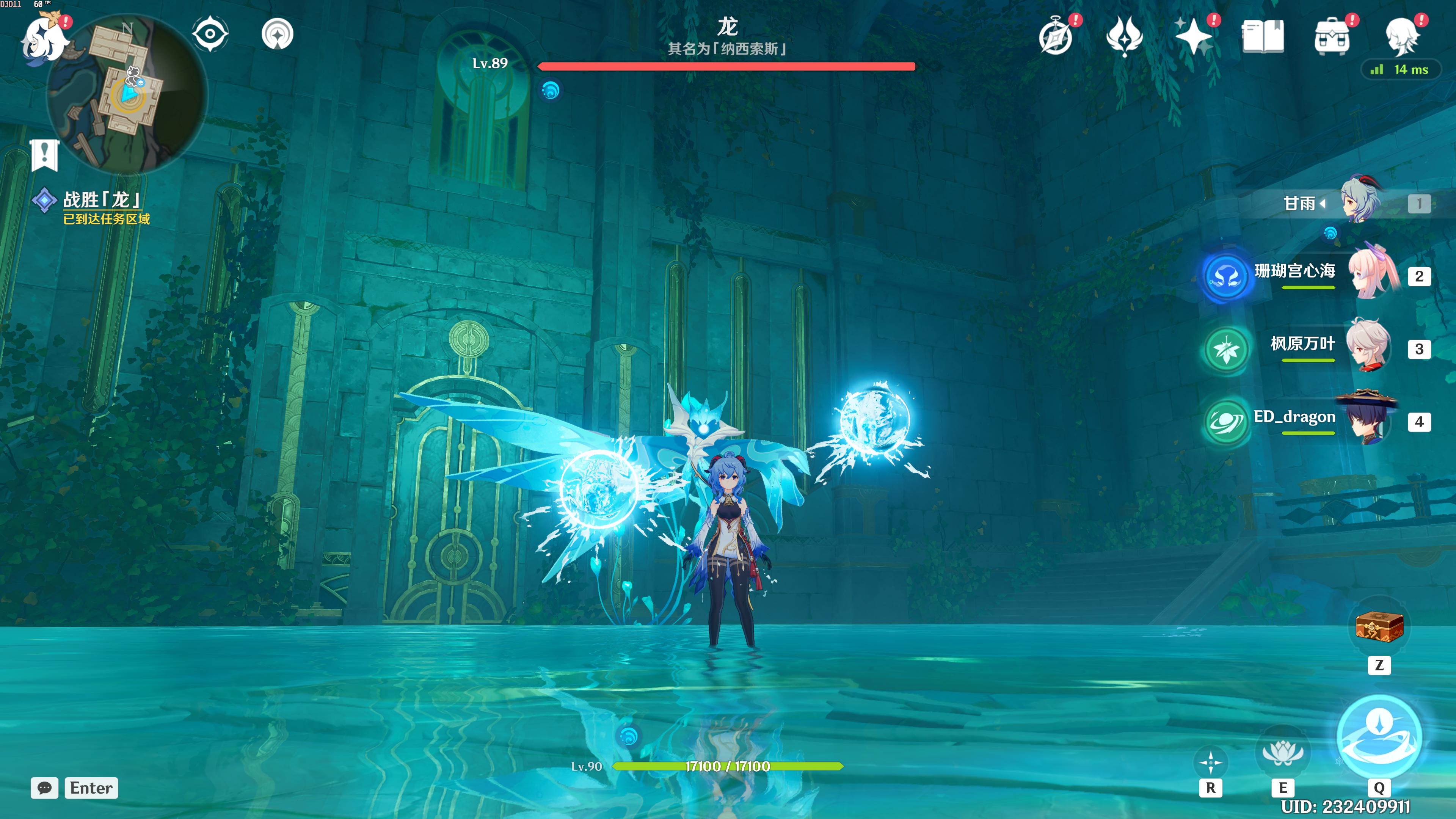The width and height of the screenshot is (1456, 819).
Task: Open the character profile head icon
Action: click(1402, 37)
